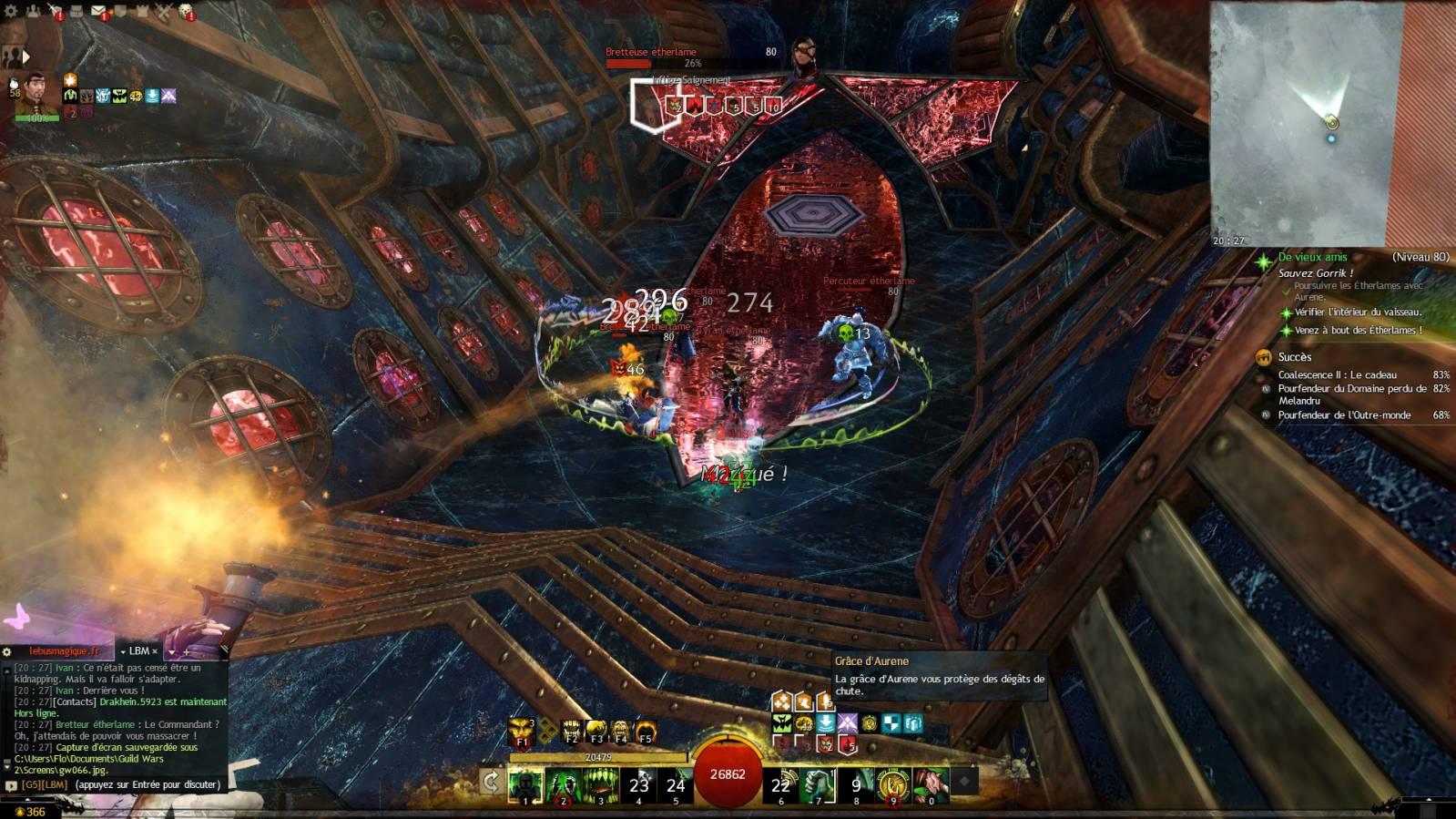
Task: Activate the F5 golden ring skill
Action: [645, 731]
